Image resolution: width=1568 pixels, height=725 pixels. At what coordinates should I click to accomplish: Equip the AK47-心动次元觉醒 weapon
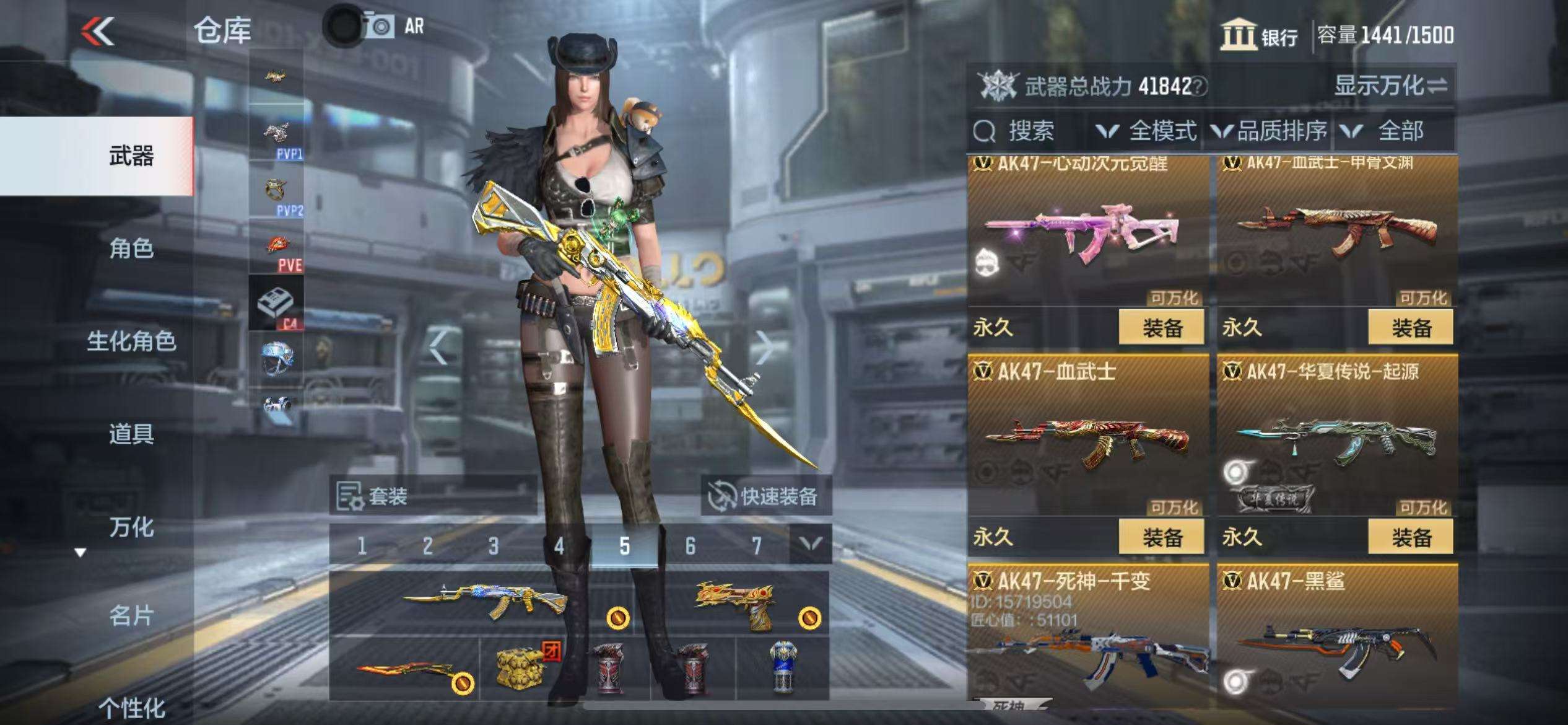click(1161, 328)
